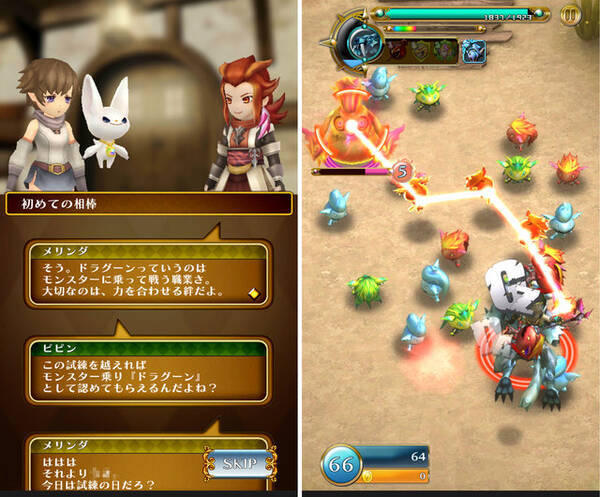Select the blue dragon icon in party row
600x497 pixels.
coord(472,50)
